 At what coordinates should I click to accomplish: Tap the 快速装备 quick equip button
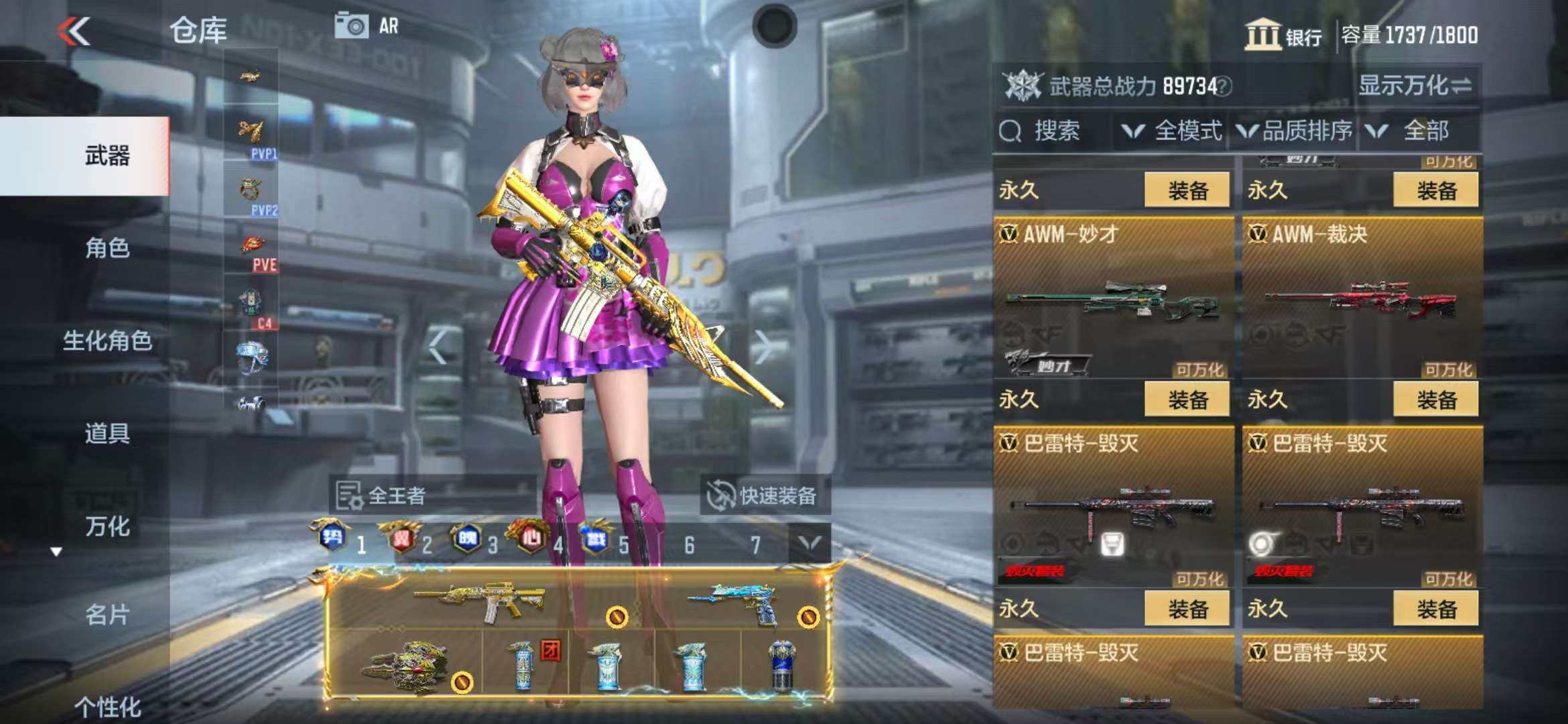[x=764, y=496]
